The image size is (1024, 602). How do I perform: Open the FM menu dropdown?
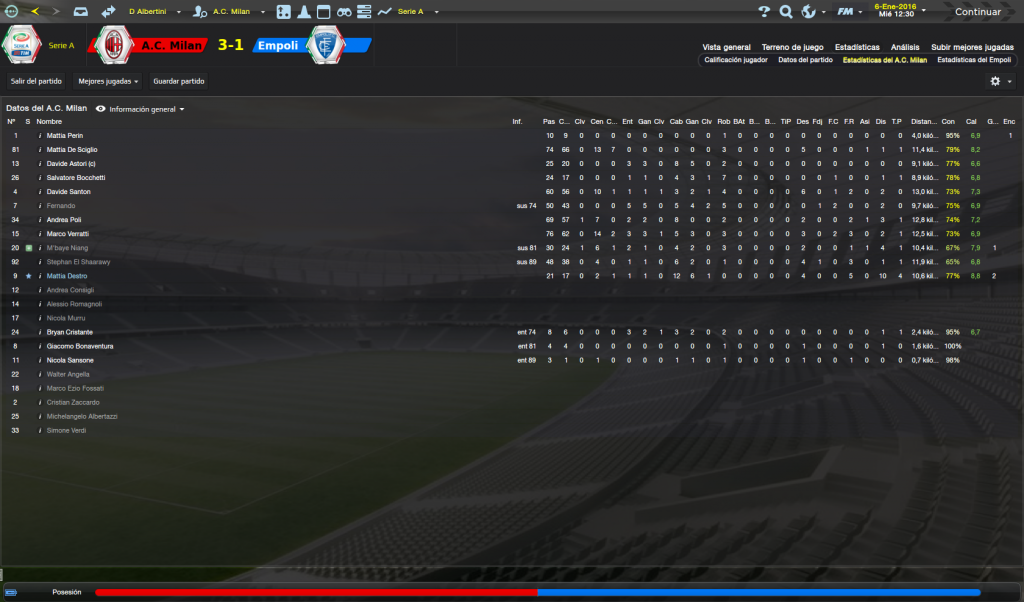pyautogui.click(x=850, y=12)
